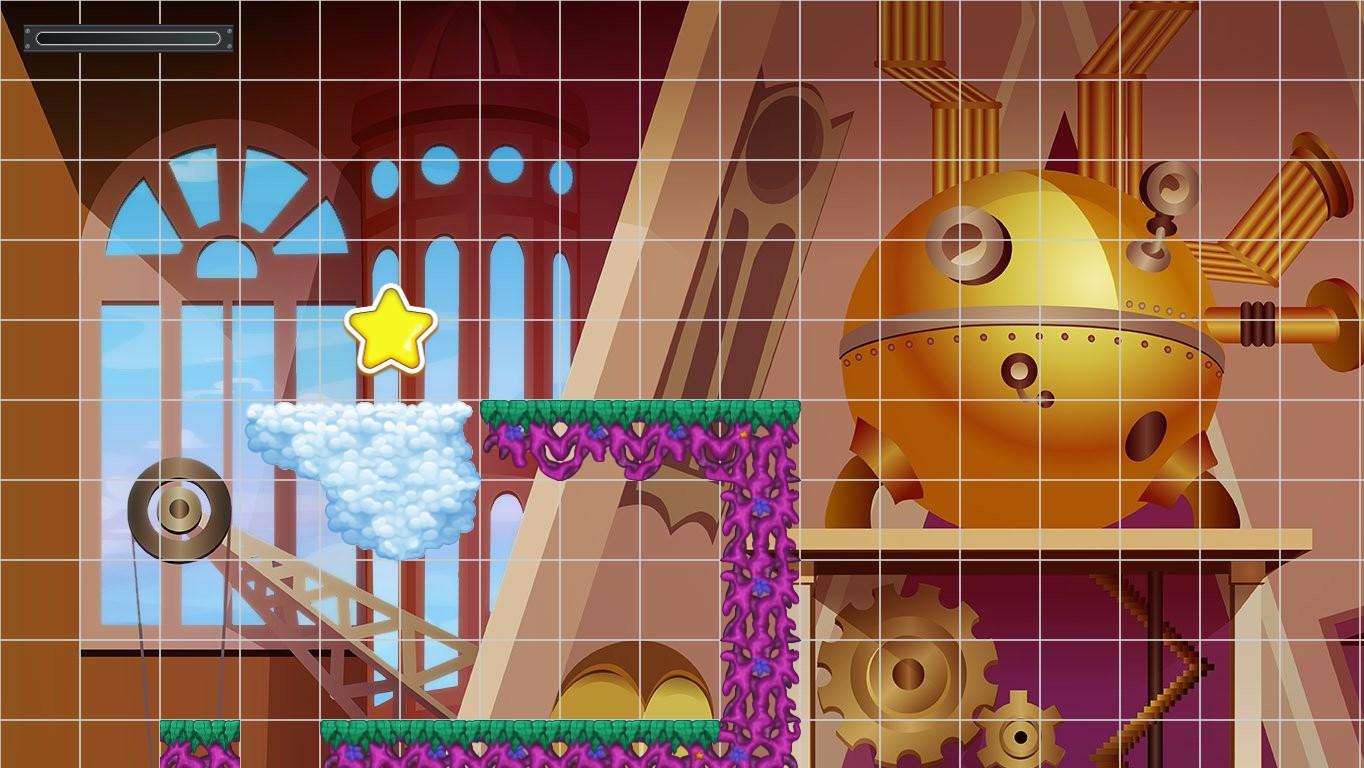
Task: Click the progress bar at the top left
Action: 128,38
